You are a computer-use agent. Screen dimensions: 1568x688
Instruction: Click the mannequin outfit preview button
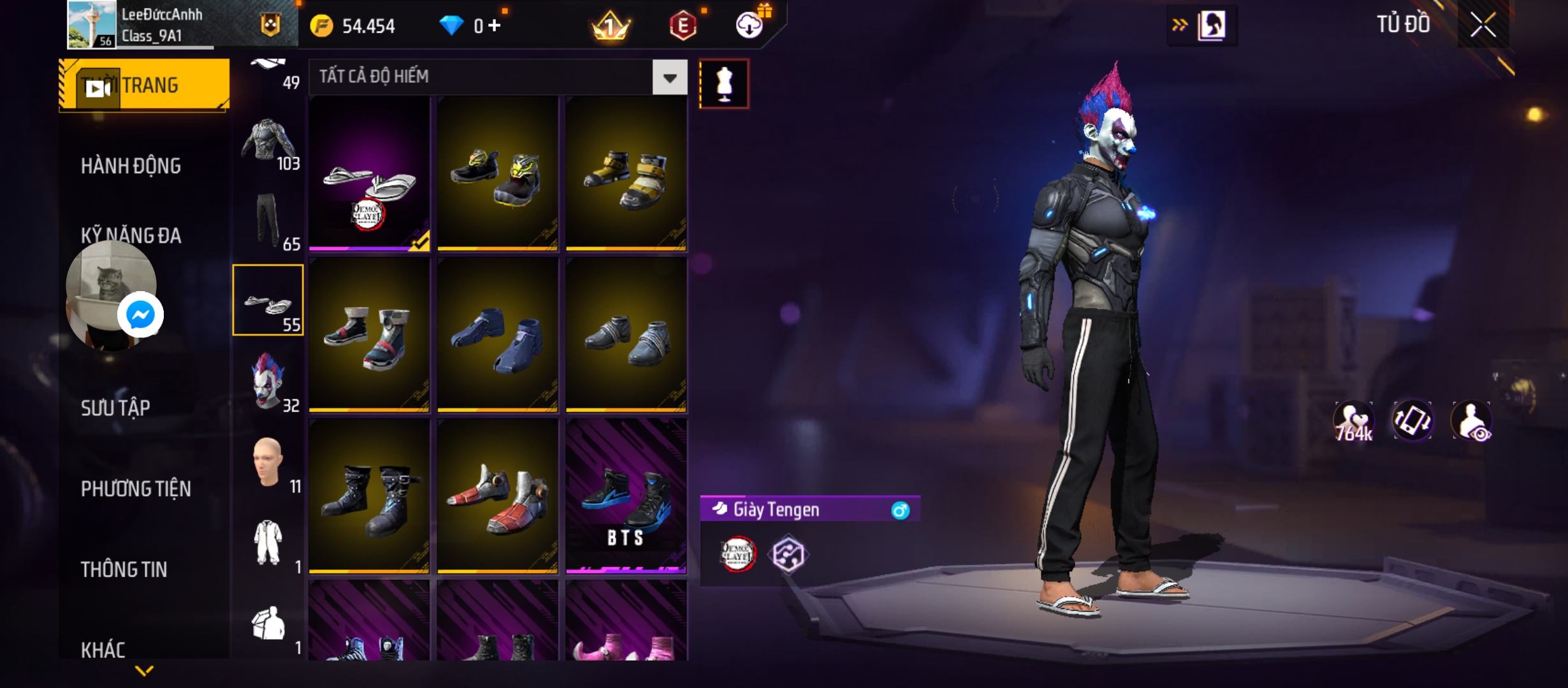[x=723, y=84]
